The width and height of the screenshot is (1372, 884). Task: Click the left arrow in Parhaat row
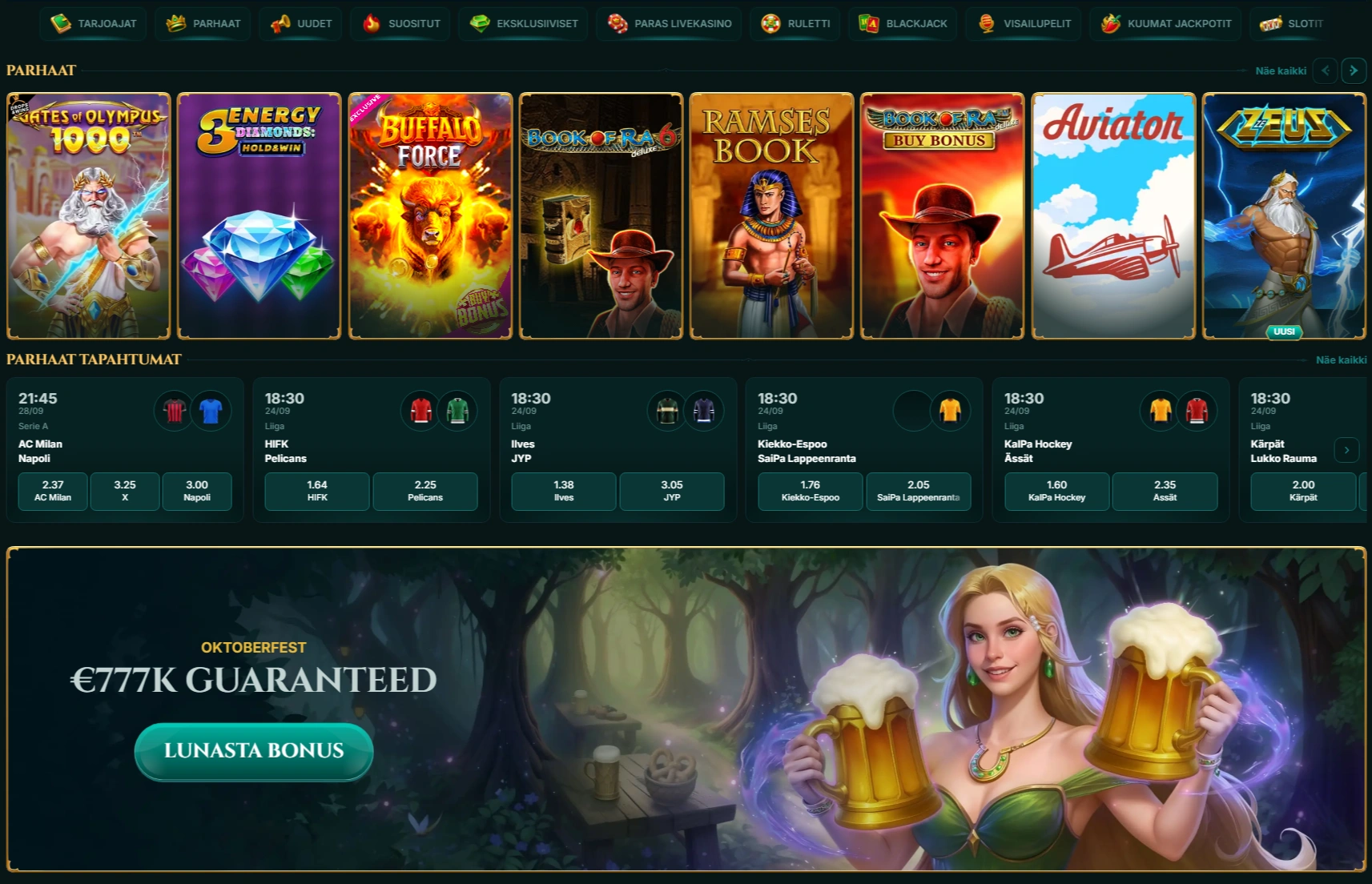(1326, 70)
